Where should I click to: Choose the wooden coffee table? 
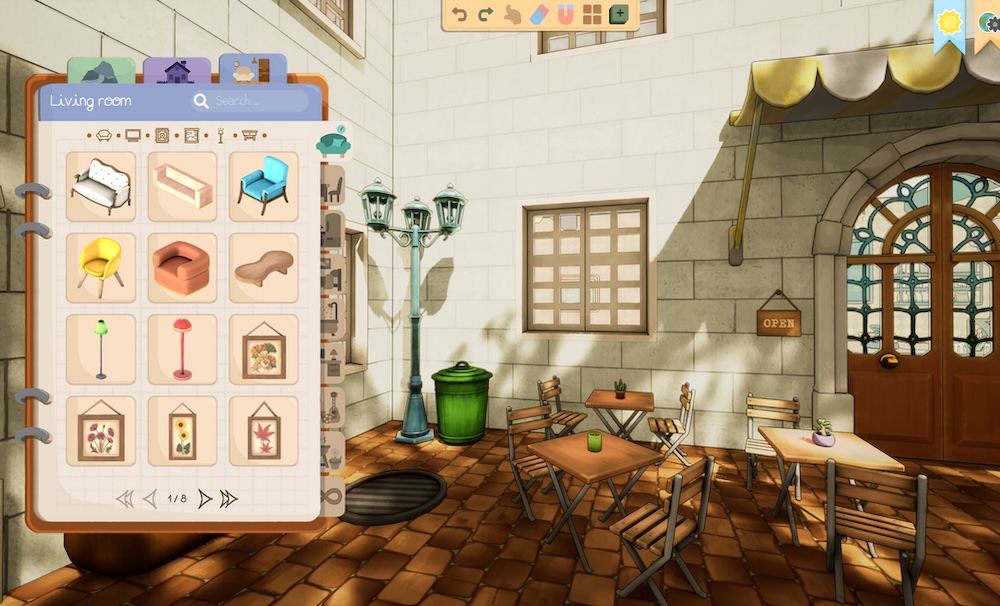(264, 267)
